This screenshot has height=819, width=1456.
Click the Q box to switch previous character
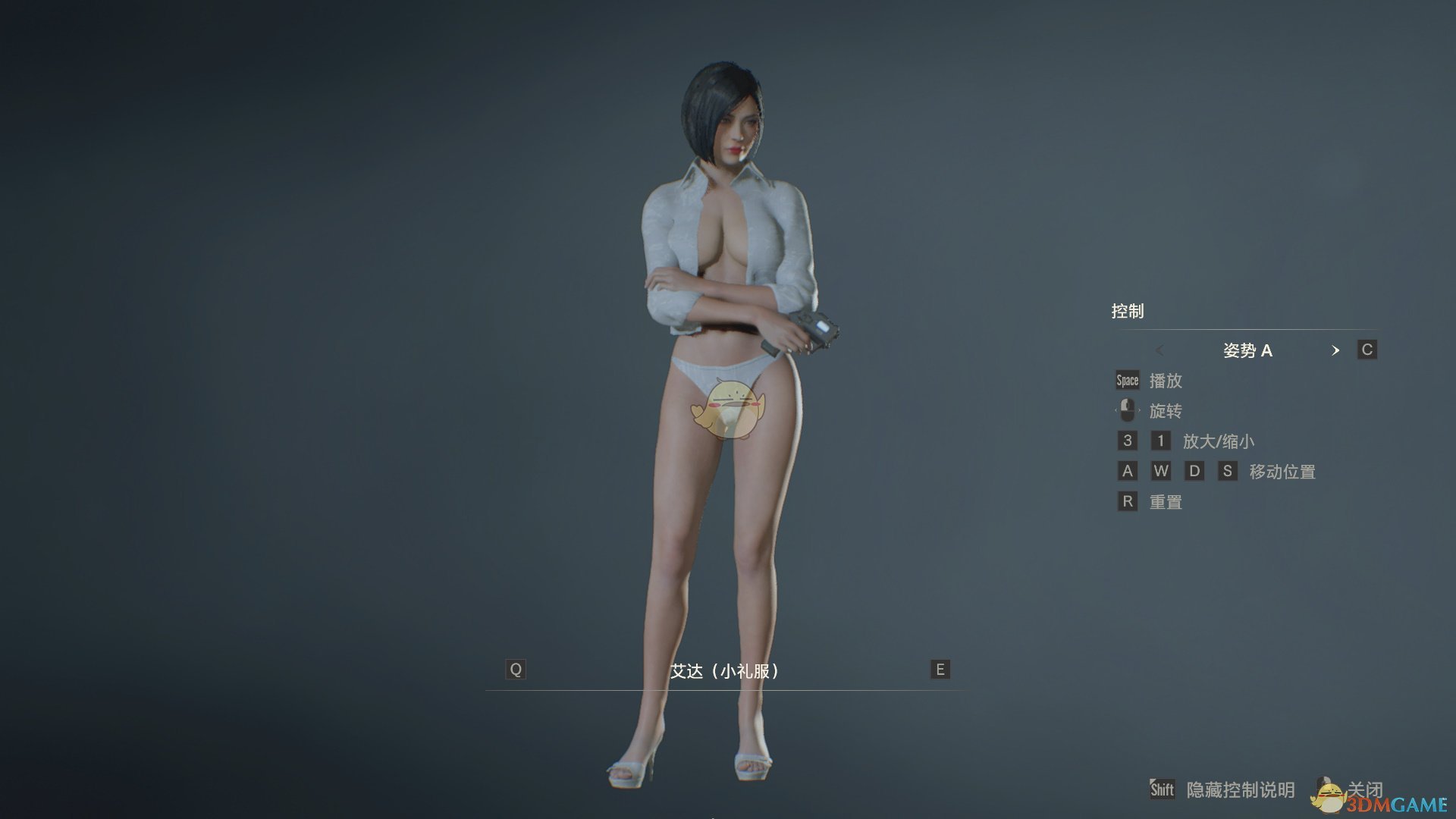[x=516, y=670]
